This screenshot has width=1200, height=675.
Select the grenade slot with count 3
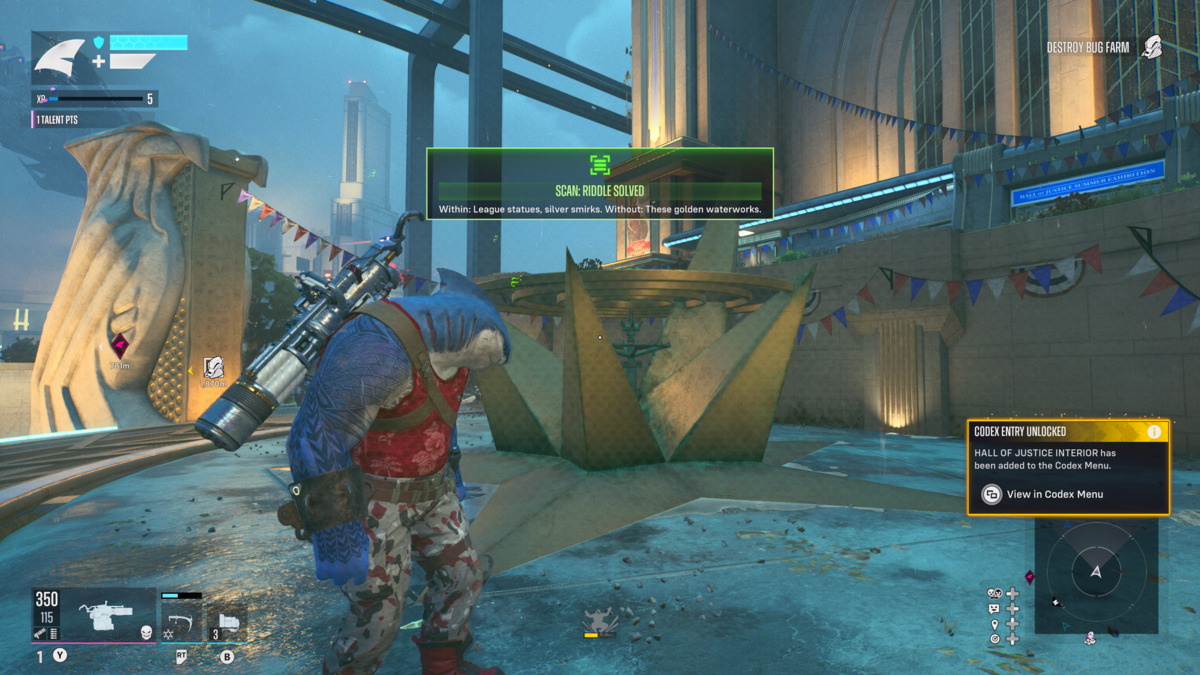point(227,622)
